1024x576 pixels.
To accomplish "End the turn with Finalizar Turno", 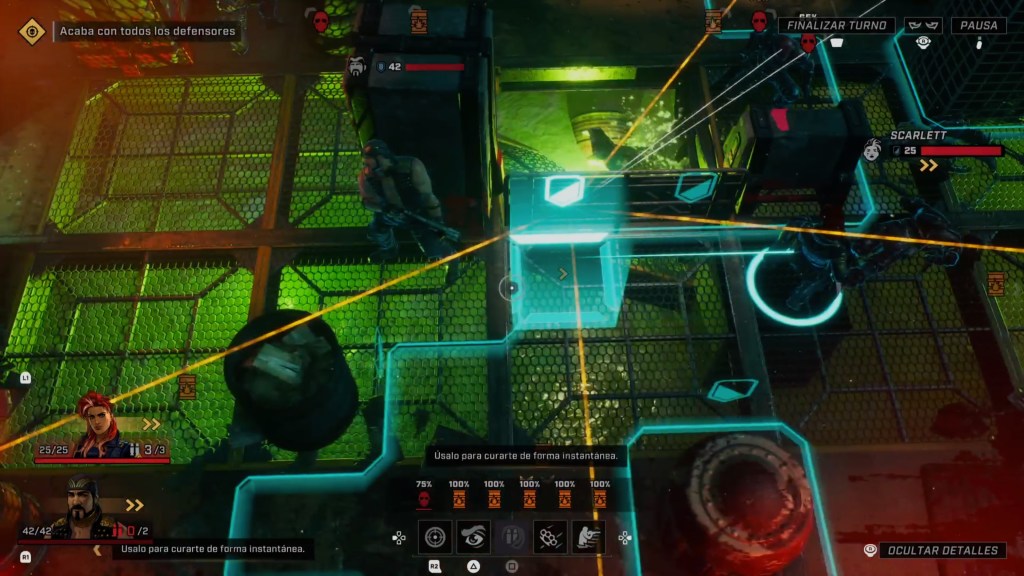I will (x=837, y=25).
